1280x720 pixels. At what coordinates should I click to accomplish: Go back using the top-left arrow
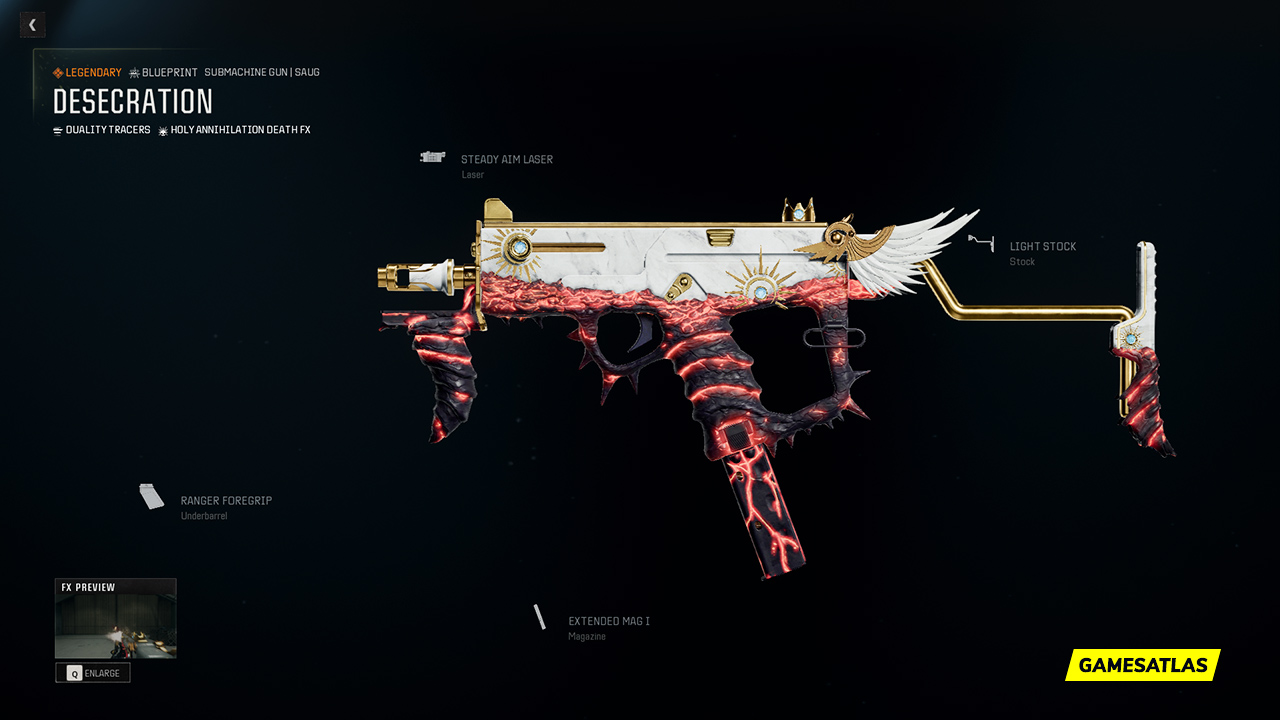pos(32,25)
